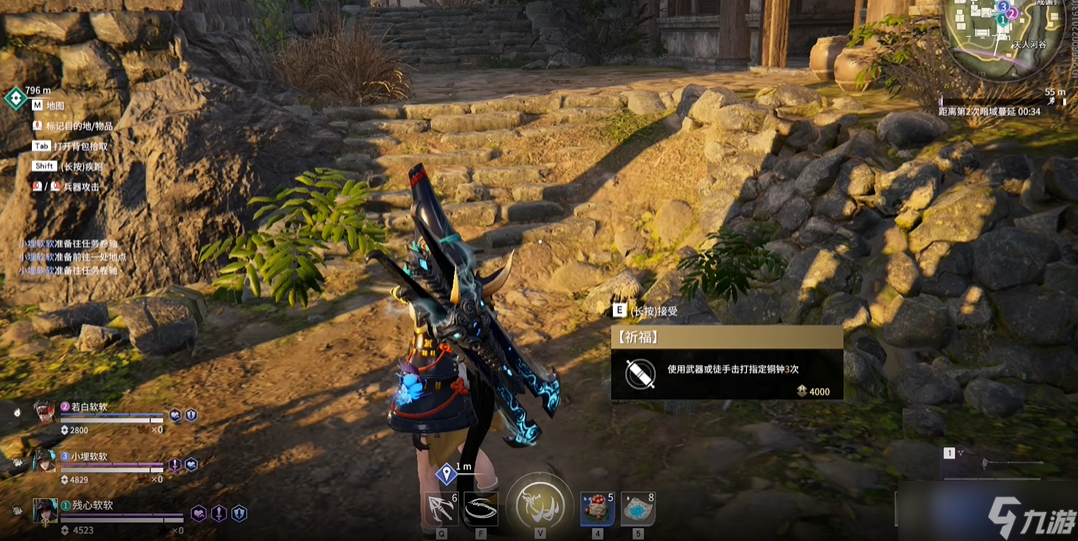The width and height of the screenshot is (1078, 541).
Task: Select teammate 小埋软软's portrait
Action: 44,461
